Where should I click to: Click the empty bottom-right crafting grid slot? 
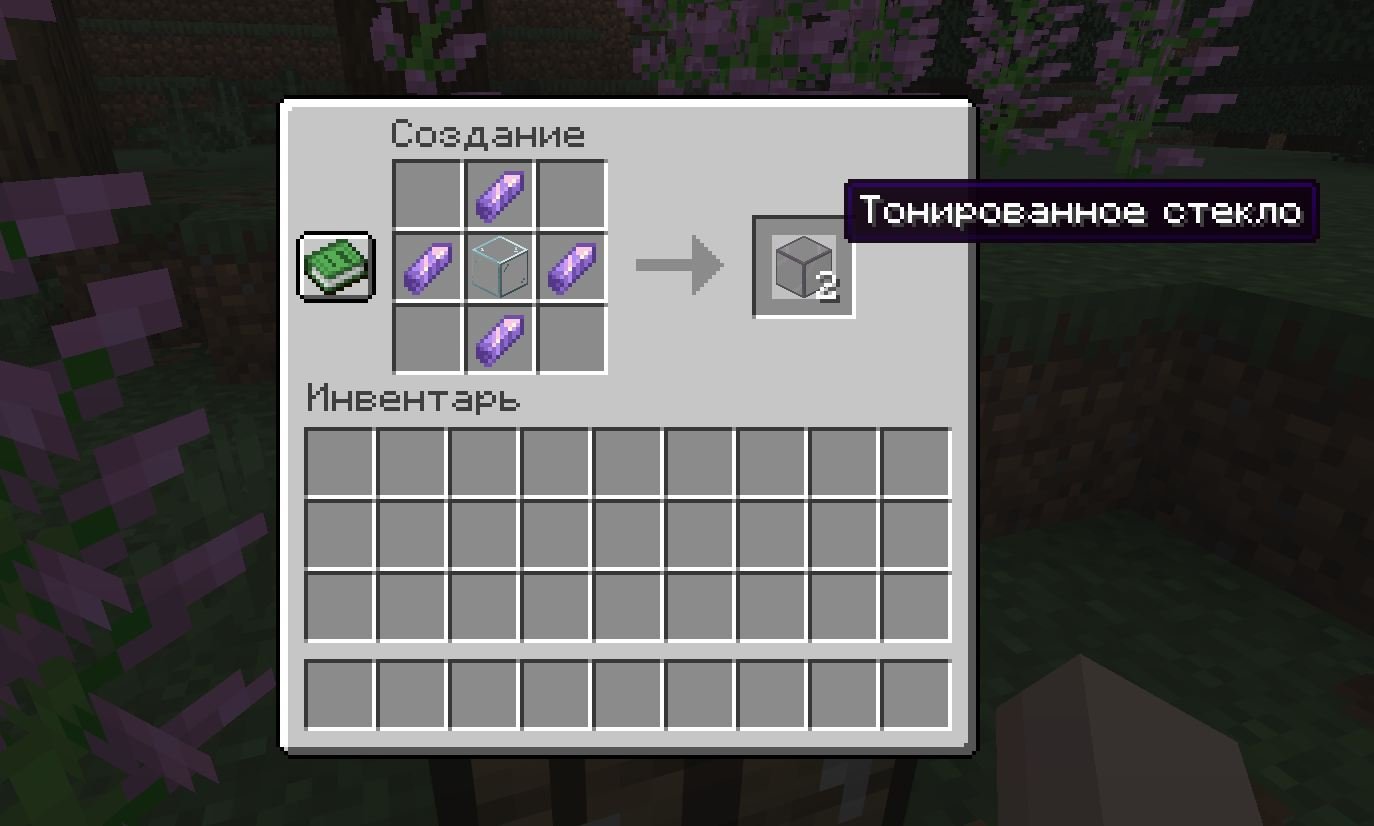(x=574, y=340)
